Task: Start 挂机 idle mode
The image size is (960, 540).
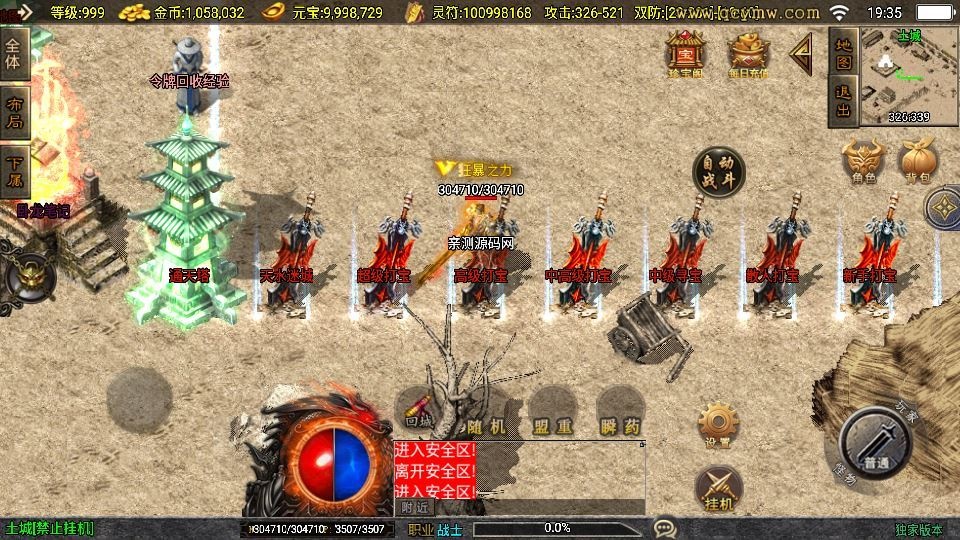Action: 718,486
